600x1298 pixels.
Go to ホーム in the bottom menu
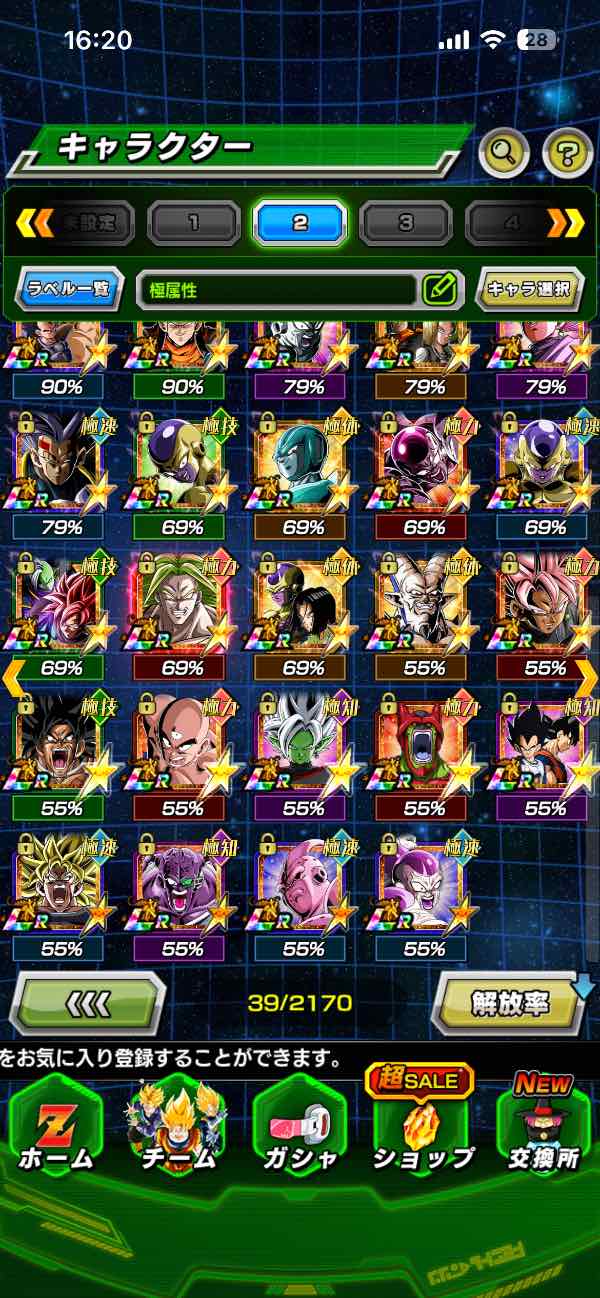point(55,1132)
